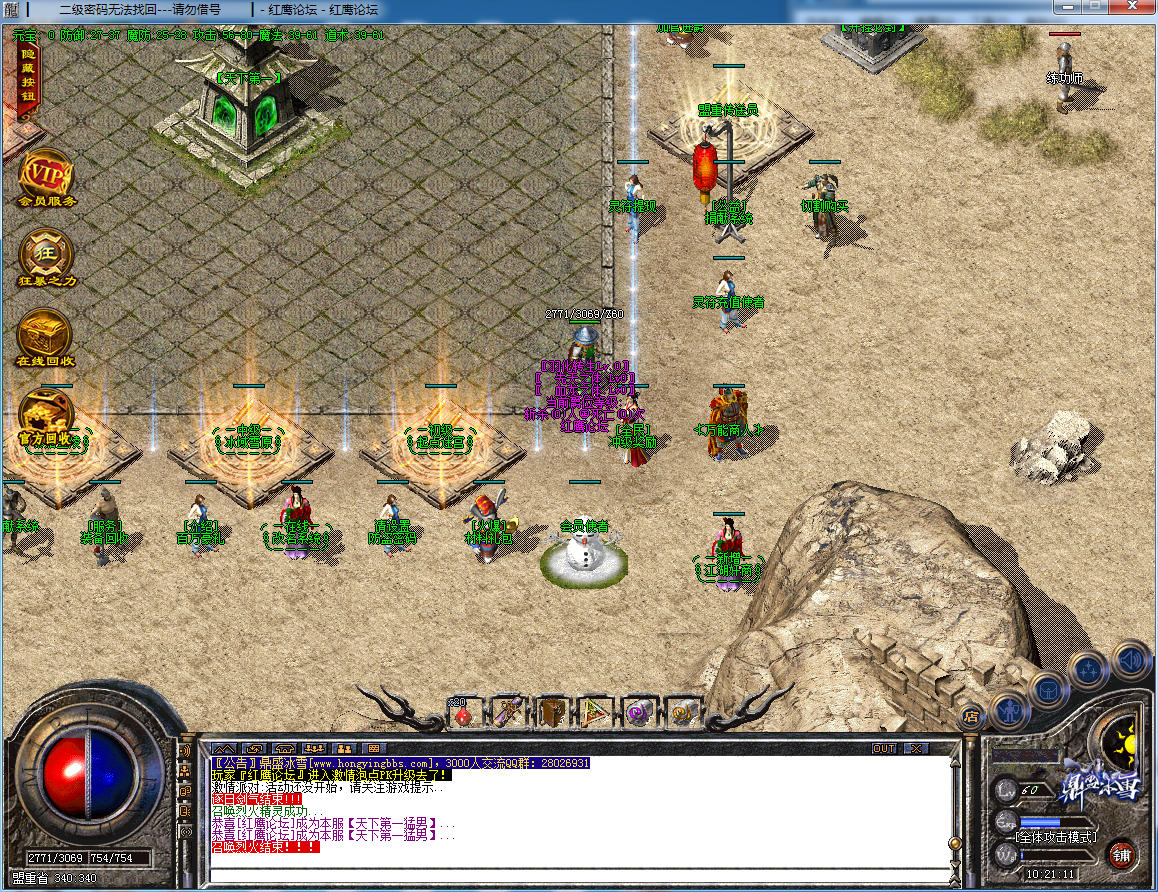This screenshot has width=1158, height=892.
Task: Focus the chat input field
Action: (580, 876)
